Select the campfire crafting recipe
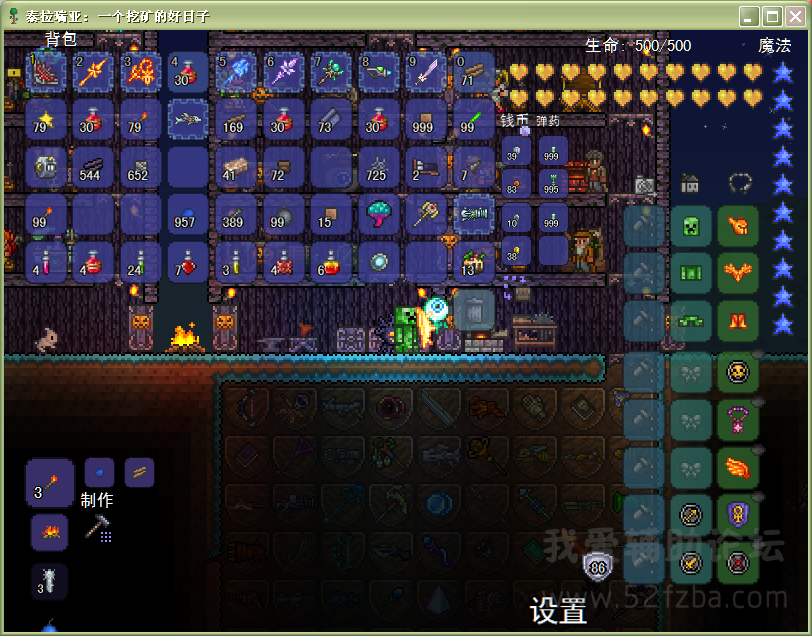This screenshot has width=812, height=636. point(49,532)
